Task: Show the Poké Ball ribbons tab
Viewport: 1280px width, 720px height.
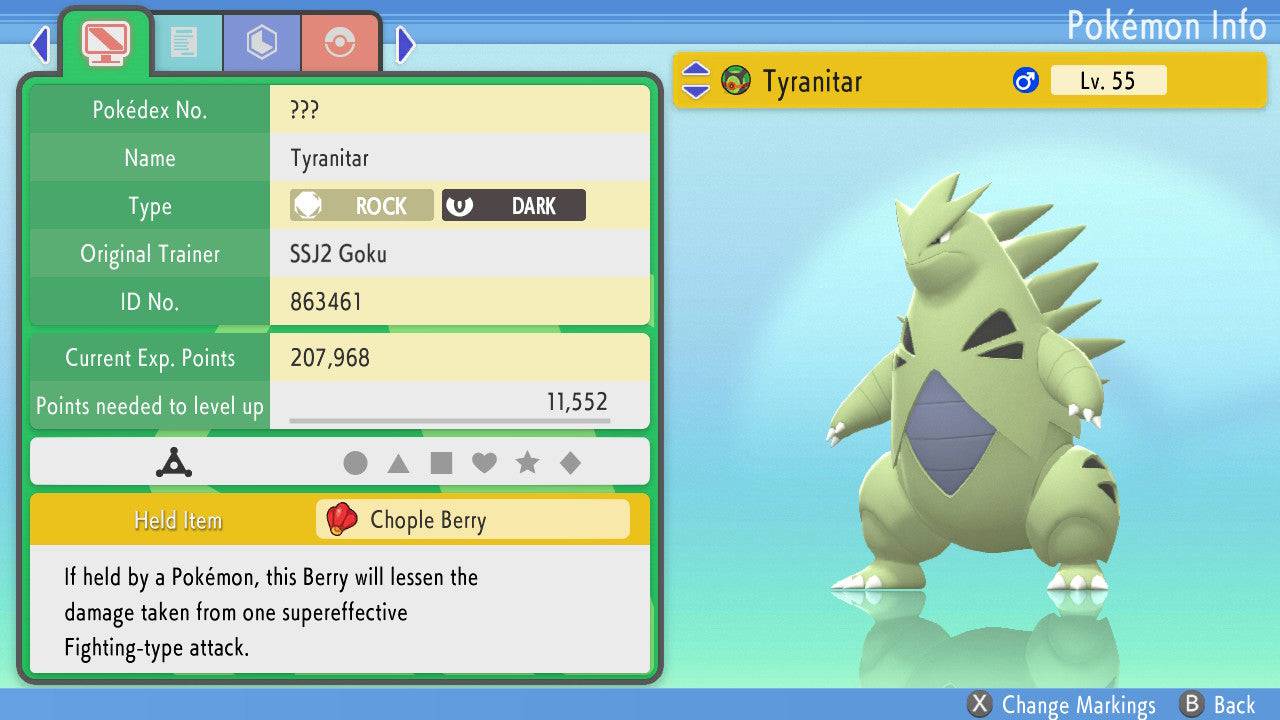Action: coord(340,42)
